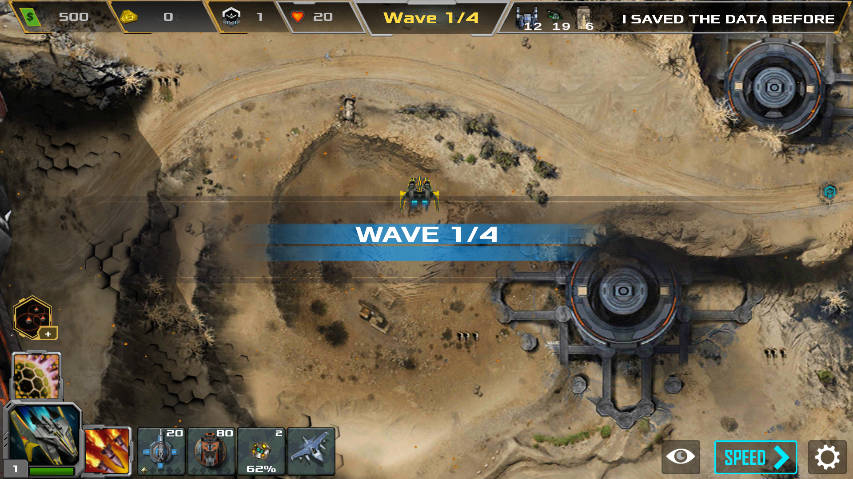Choose the orange tower costing 80

tap(210, 450)
